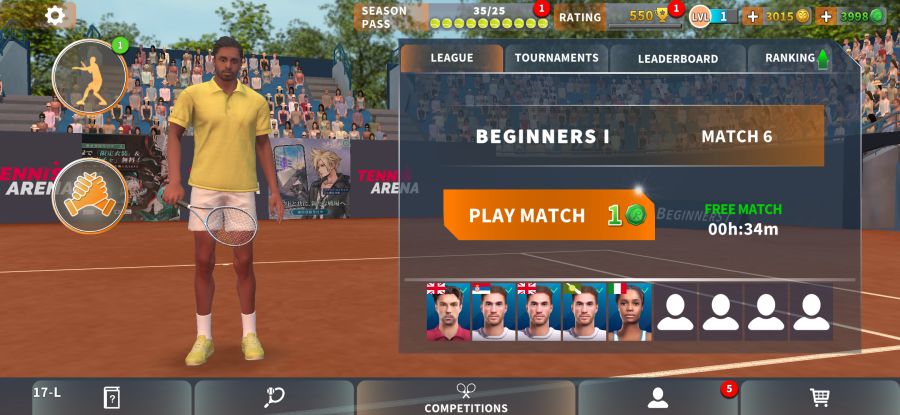The image size is (900, 415).
Task: Open the shopping cart store
Action: pos(820,398)
